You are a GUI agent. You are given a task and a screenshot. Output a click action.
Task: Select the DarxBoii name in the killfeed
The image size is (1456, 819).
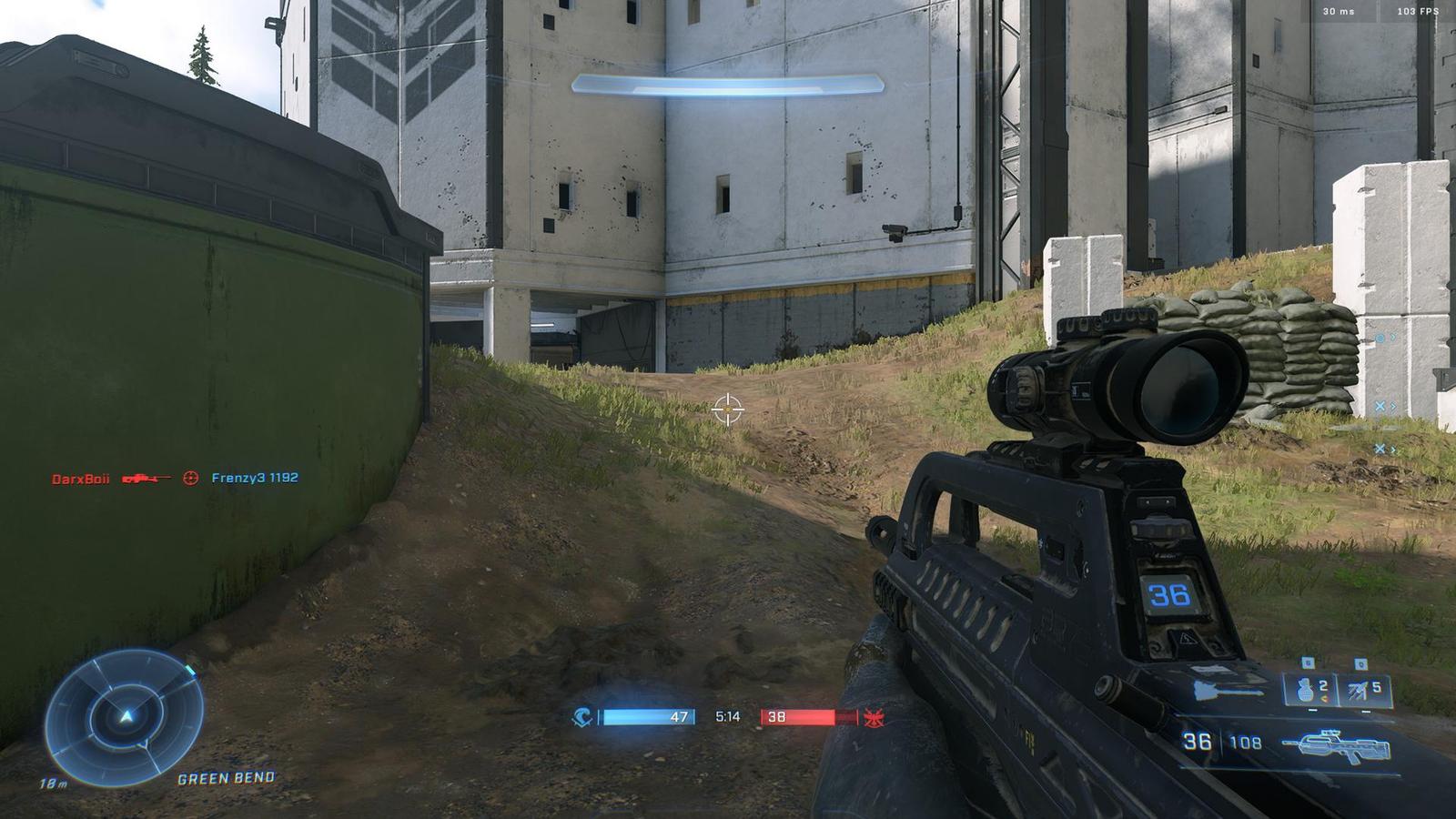(81, 478)
